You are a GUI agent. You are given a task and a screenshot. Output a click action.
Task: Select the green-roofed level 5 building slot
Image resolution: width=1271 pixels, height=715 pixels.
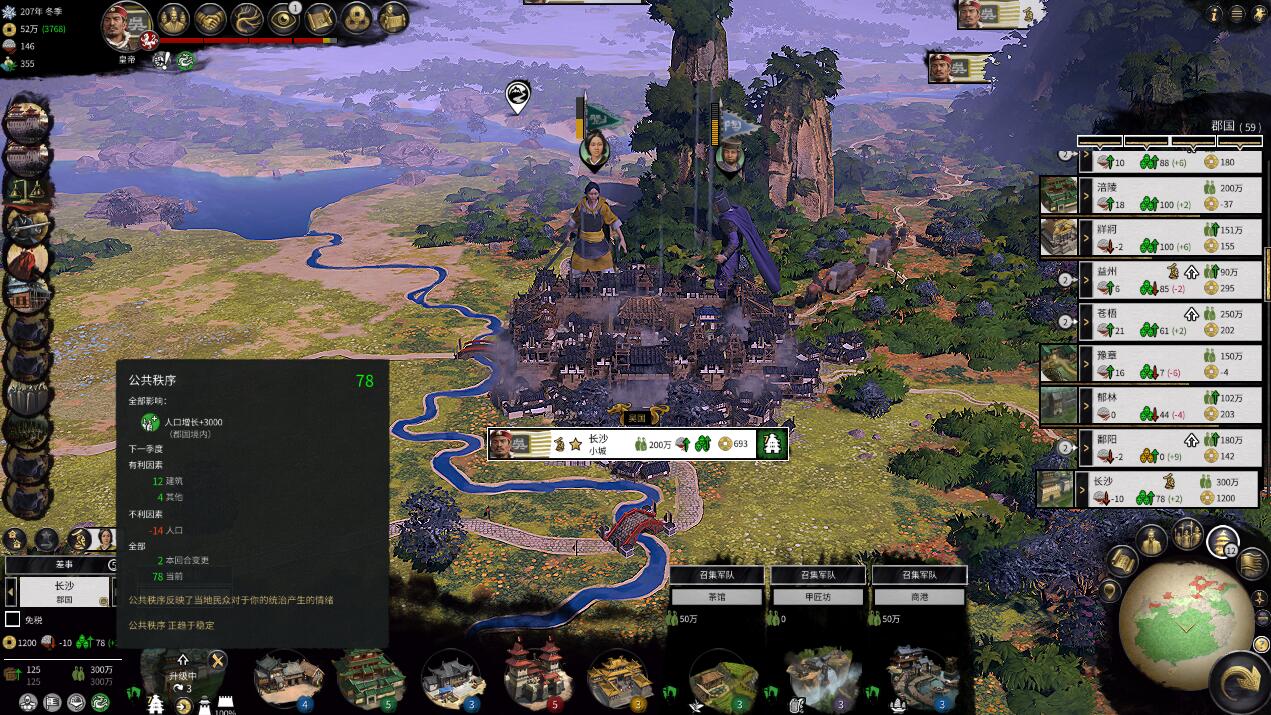pos(369,678)
